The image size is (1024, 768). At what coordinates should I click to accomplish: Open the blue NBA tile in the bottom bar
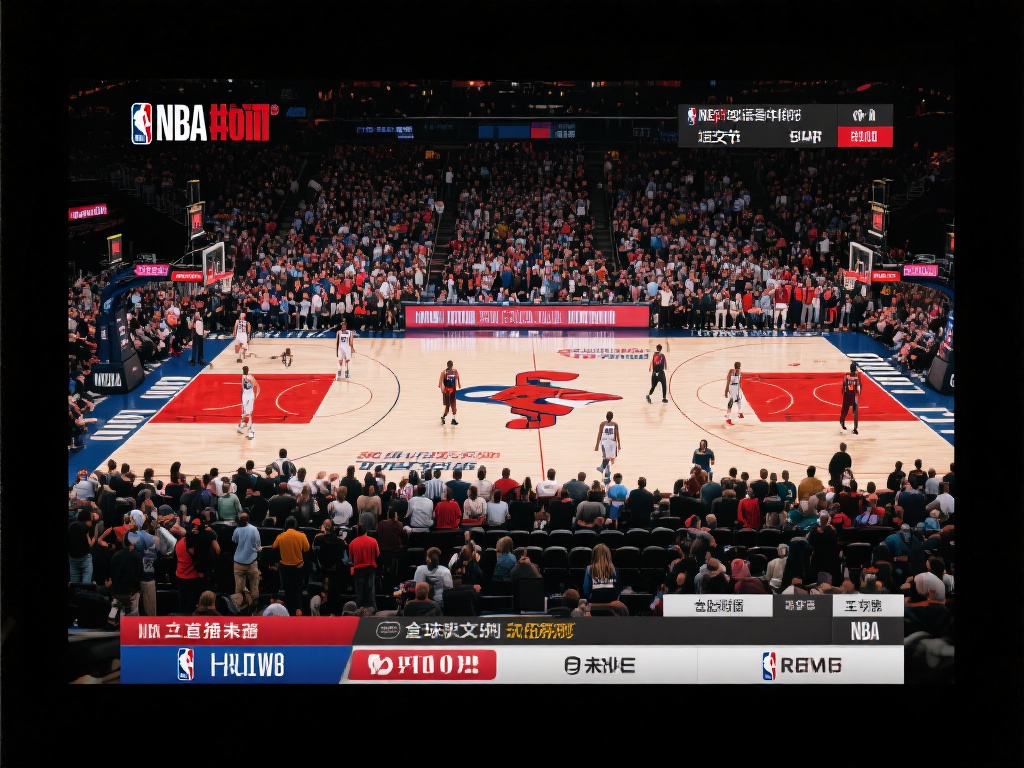coord(234,665)
